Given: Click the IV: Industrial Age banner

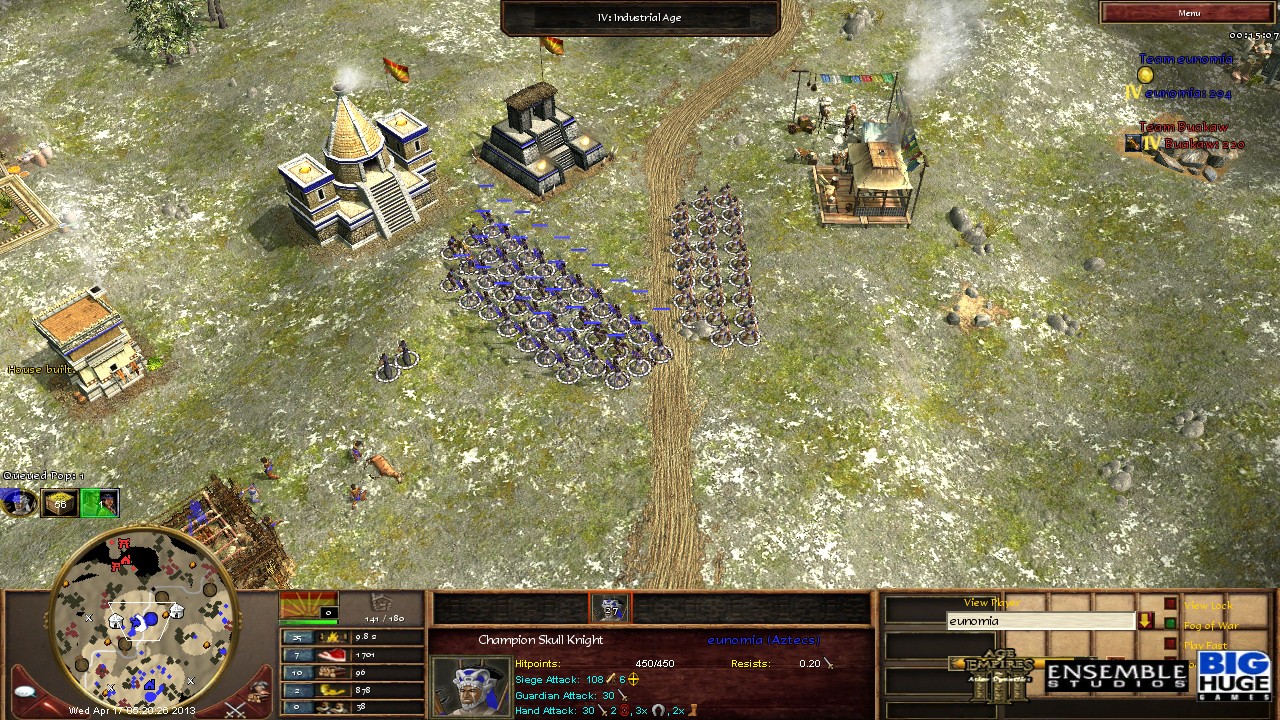Looking at the screenshot, I should 640,16.
